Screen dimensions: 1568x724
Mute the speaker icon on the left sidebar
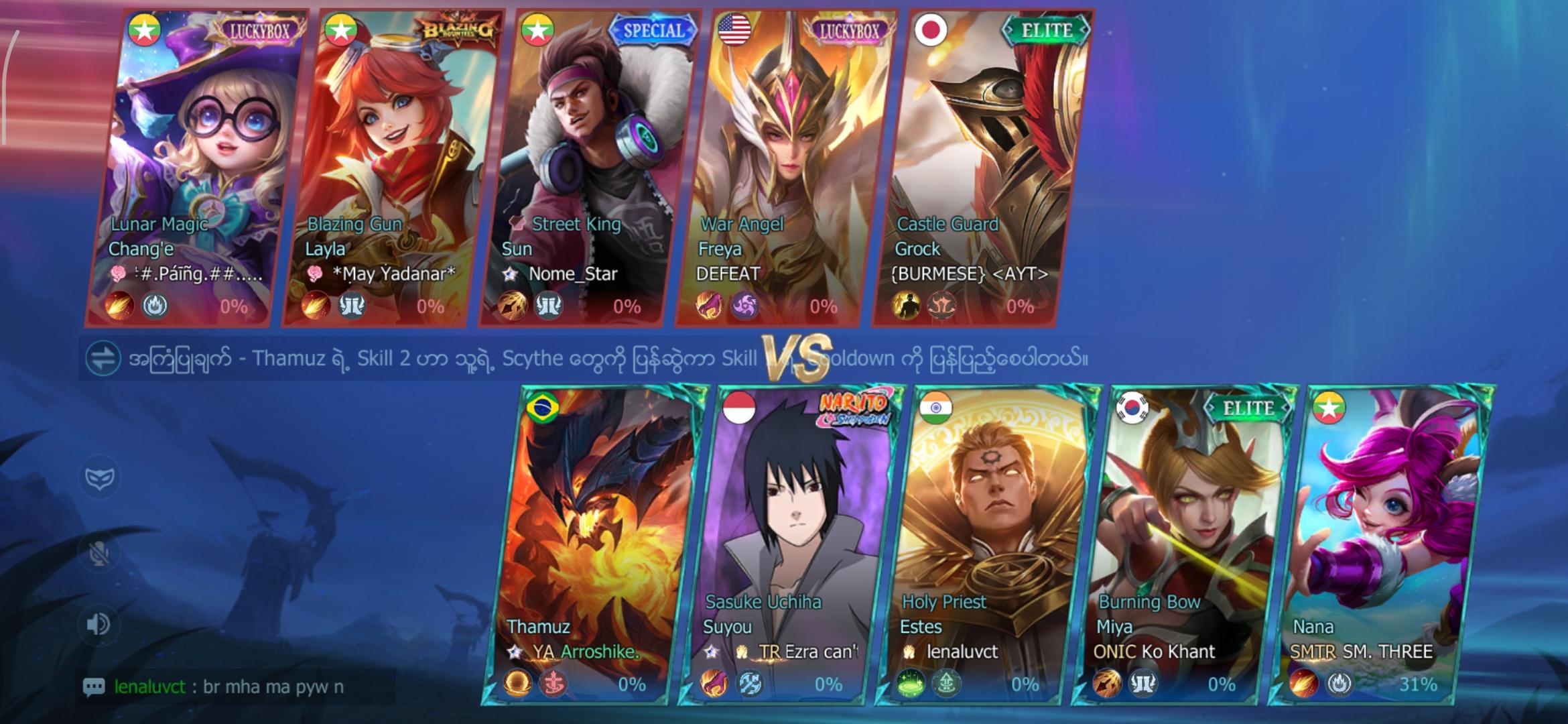tap(98, 623)
